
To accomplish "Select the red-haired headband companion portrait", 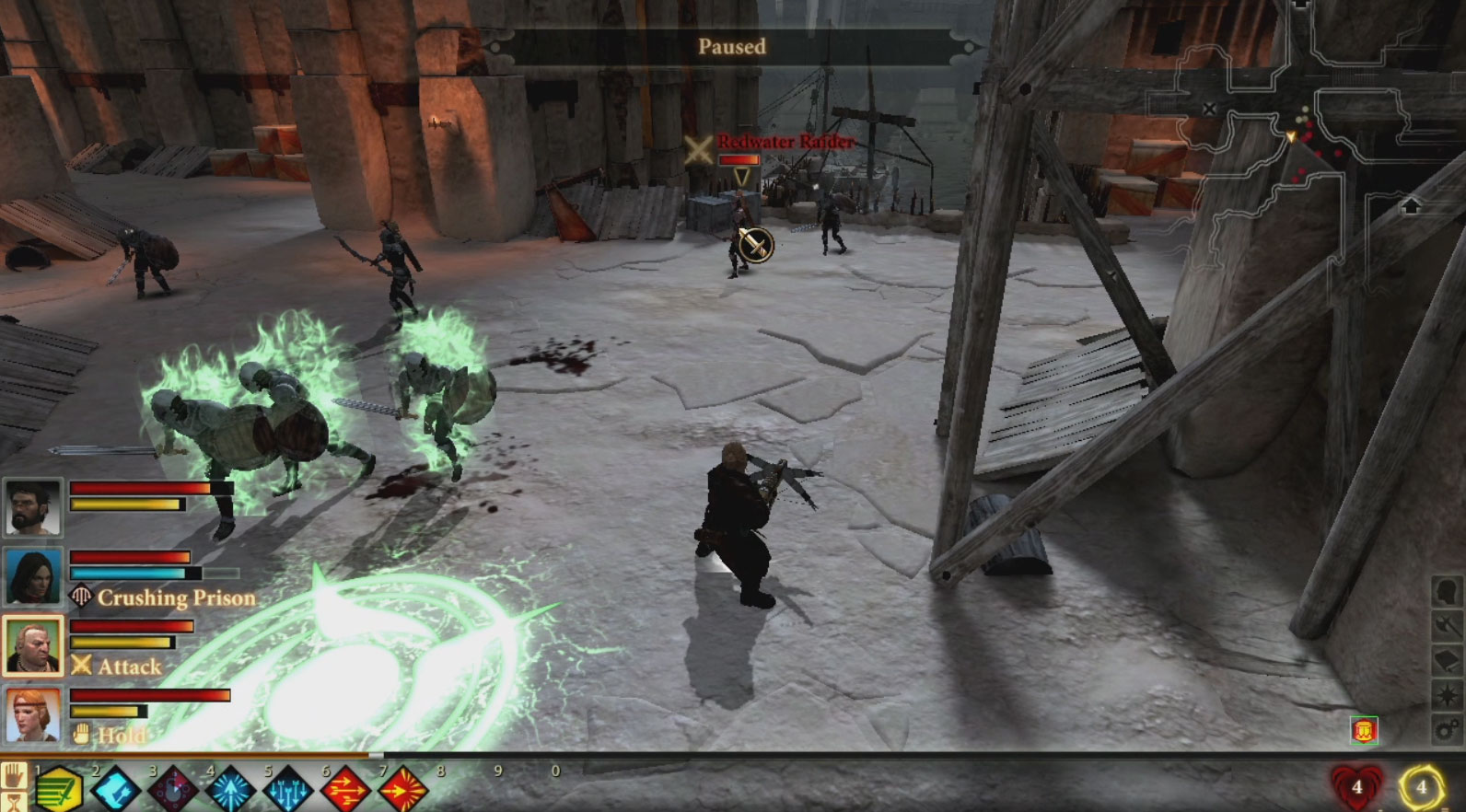I will click(32, 715).
